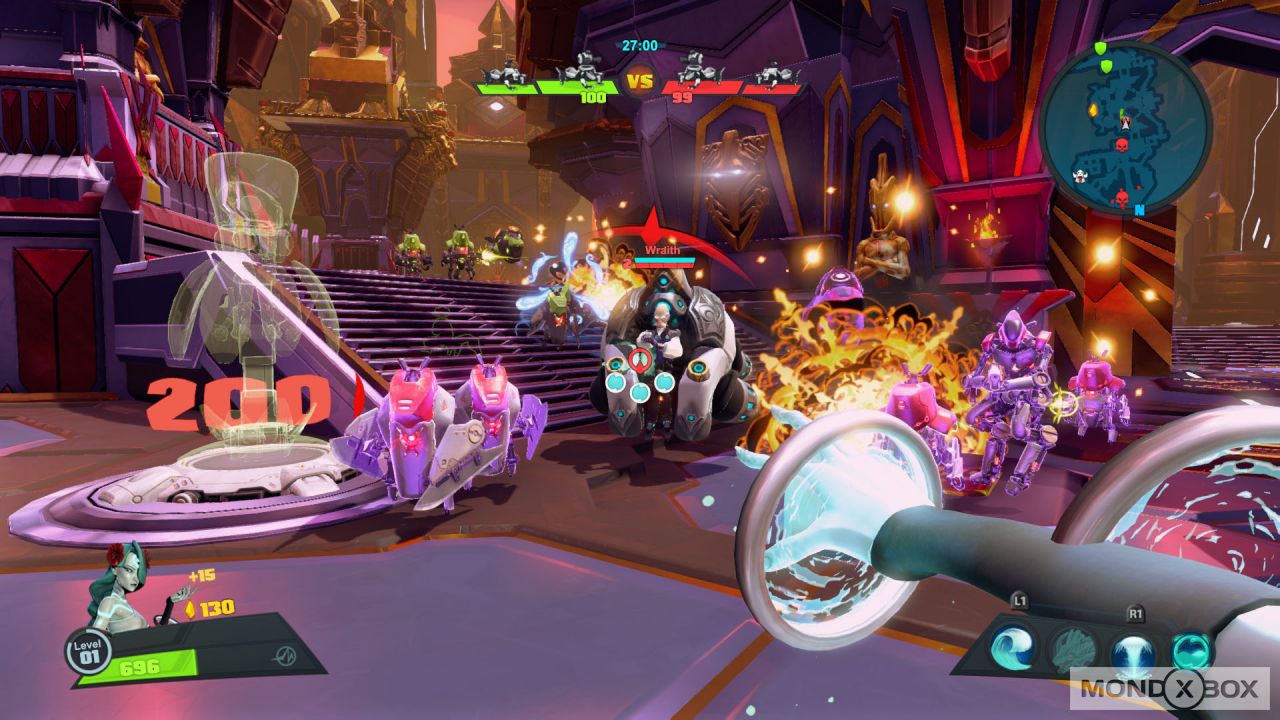
Task: Toggle the VS emblem between team scores
Action: click(640, 79)
